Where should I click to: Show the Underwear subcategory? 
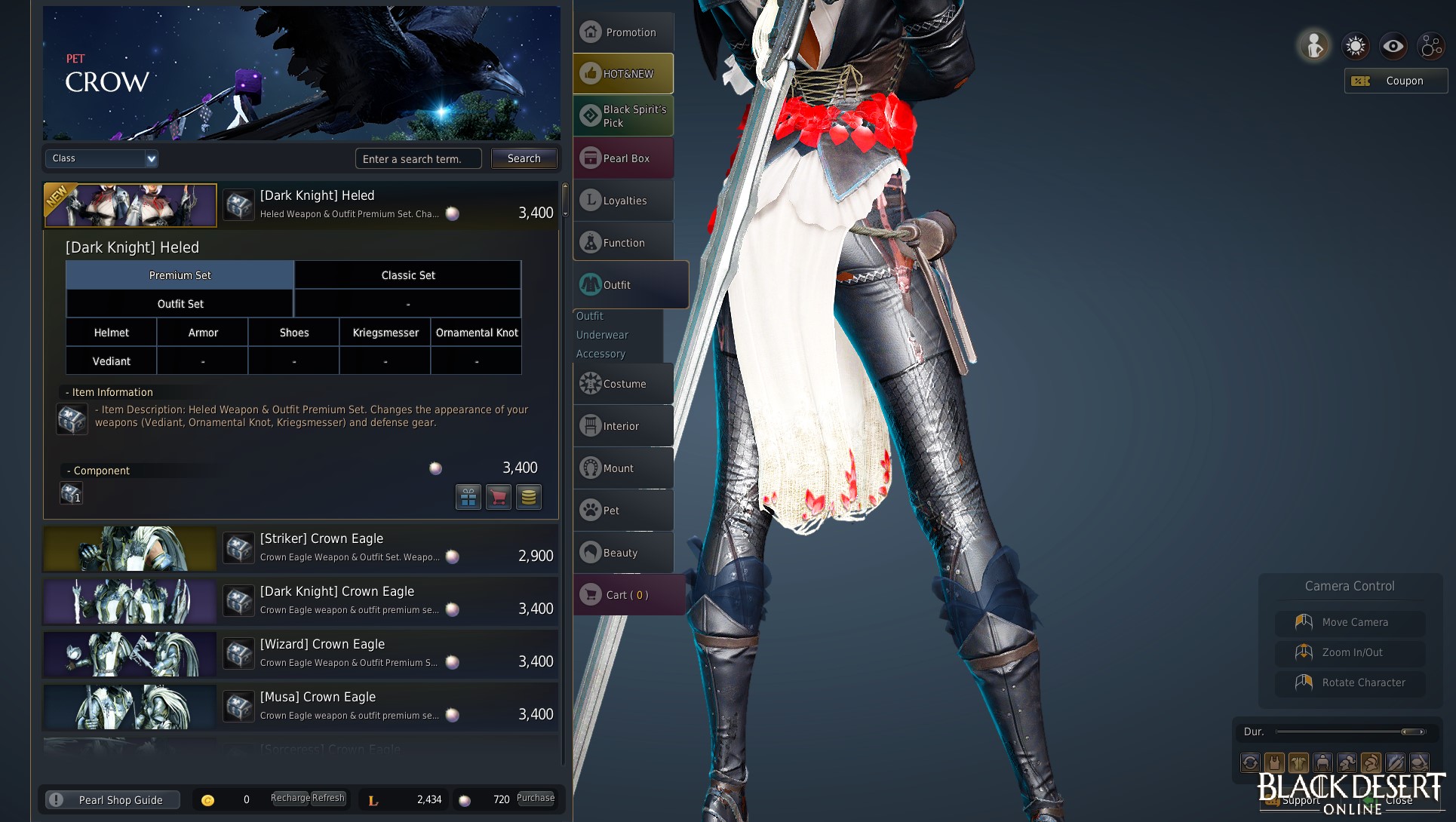coord(602,335)
